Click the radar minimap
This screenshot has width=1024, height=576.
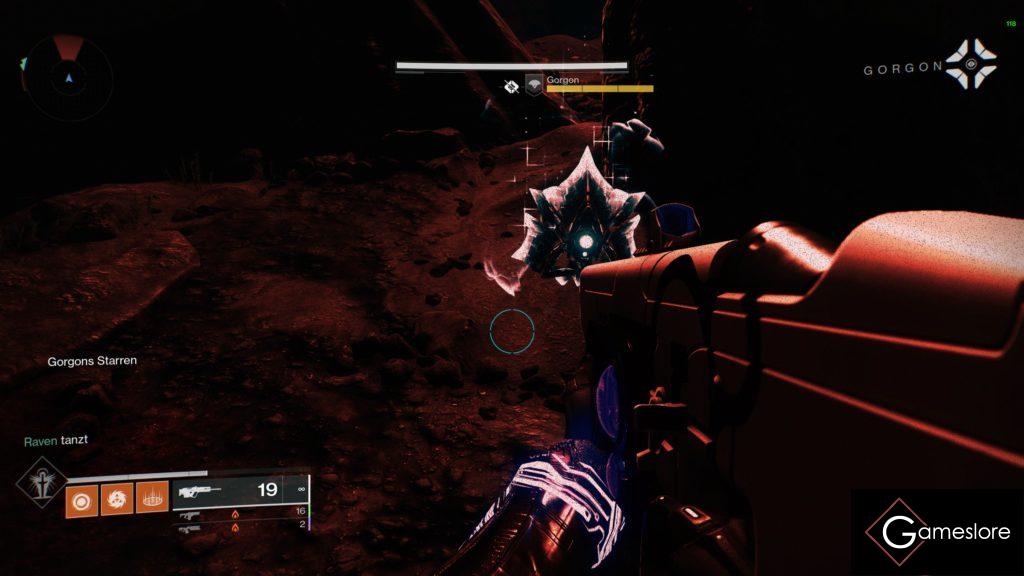click(x=68, y=76)
